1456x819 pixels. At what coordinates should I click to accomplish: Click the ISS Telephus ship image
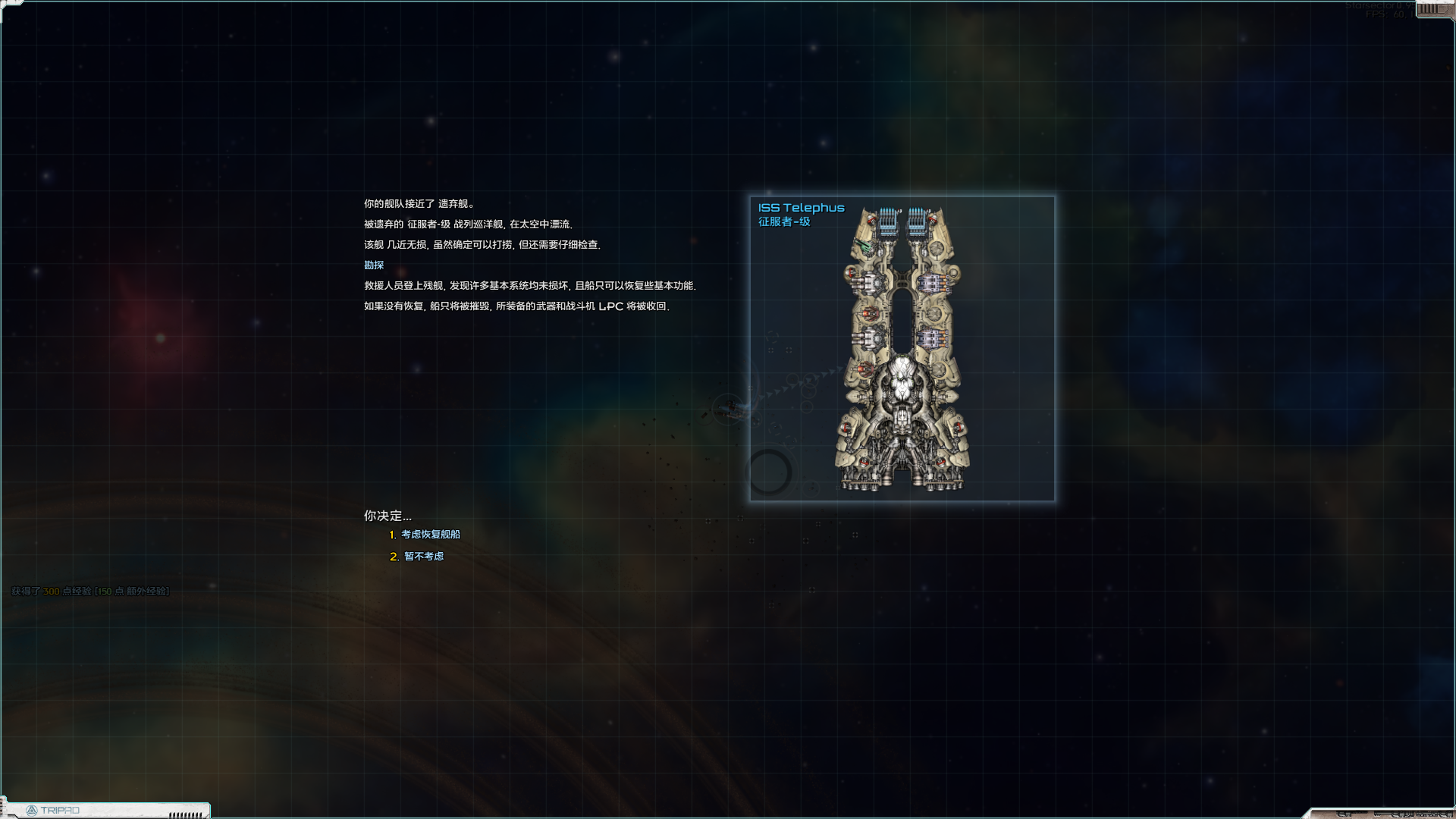click(x=902, y=349)
